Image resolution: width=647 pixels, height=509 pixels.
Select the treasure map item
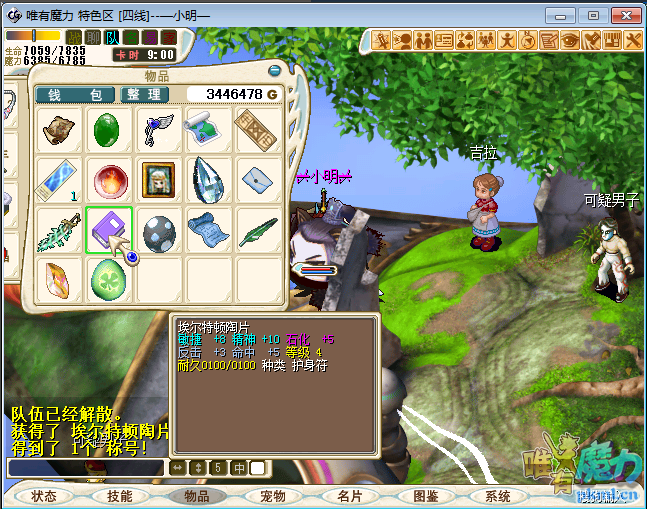[209, 130]
